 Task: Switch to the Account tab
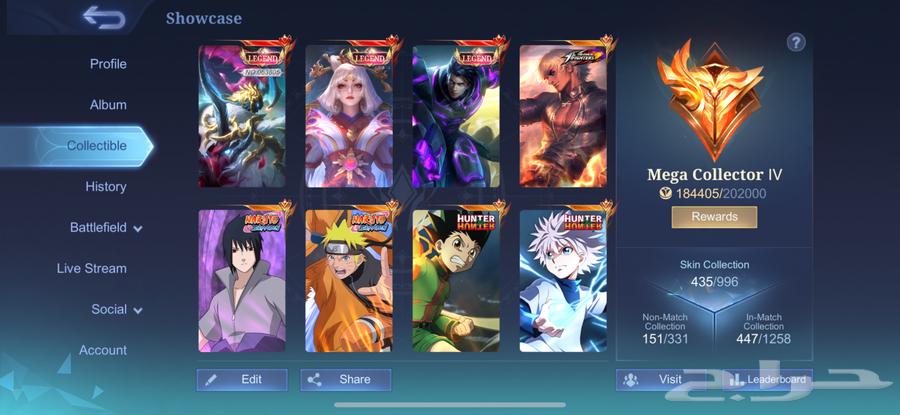point(103,351)
